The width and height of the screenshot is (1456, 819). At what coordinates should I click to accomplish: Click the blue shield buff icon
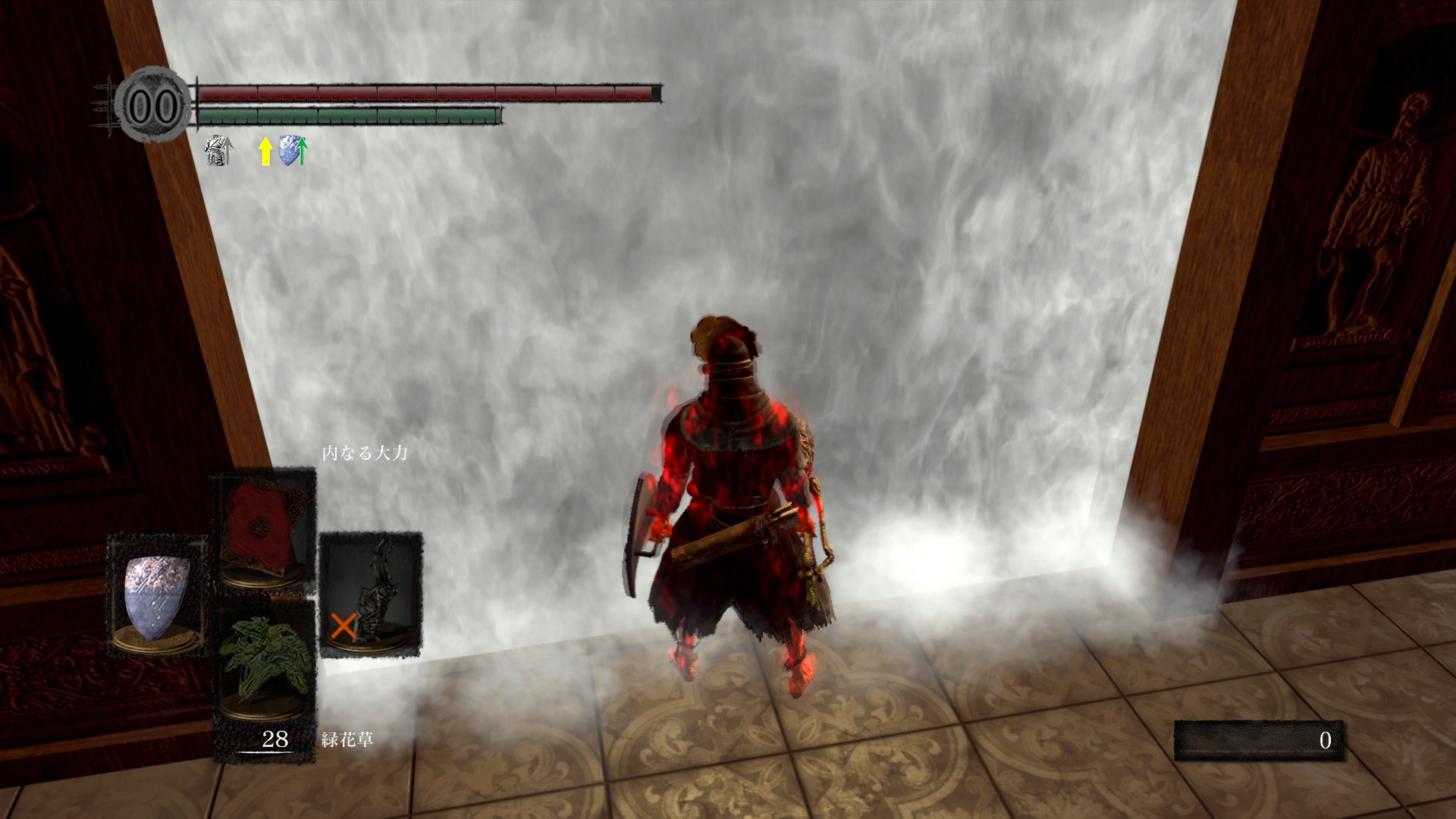[293, 151]
